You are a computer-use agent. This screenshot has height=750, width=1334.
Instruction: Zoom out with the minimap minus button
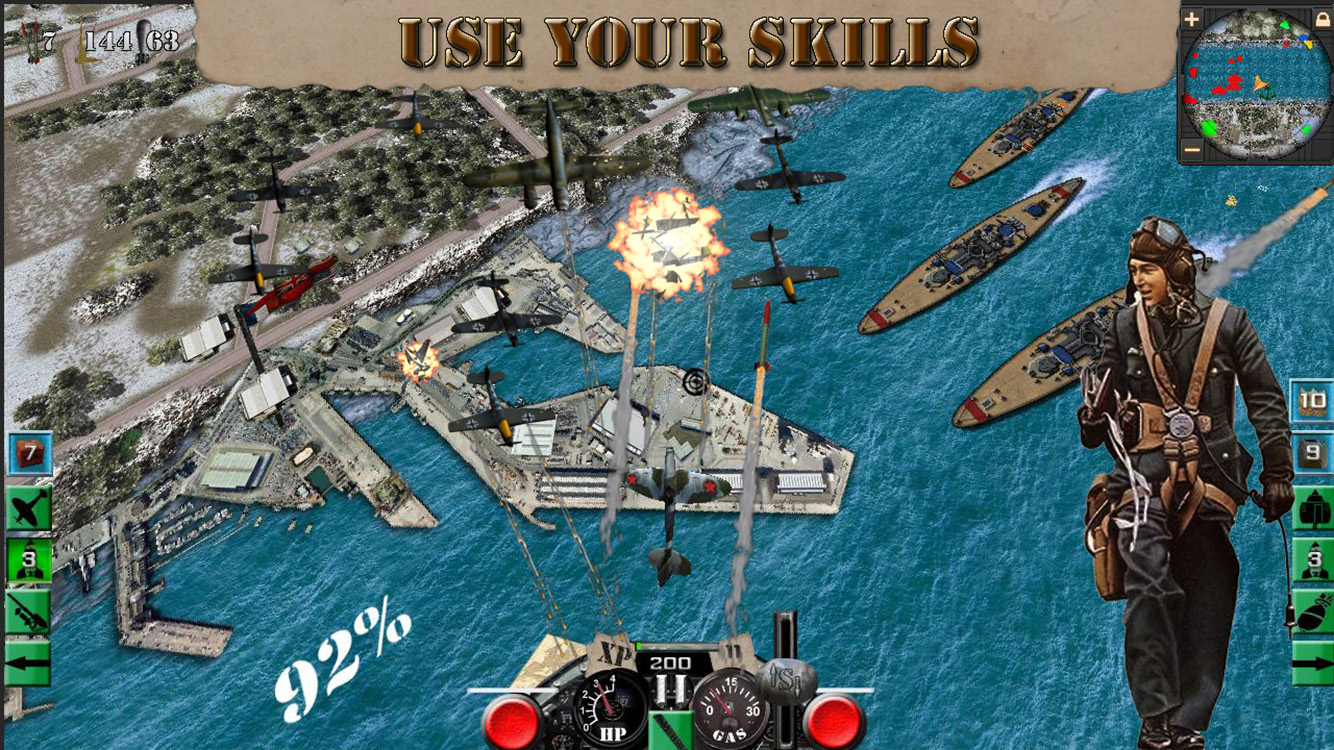click(x=1191, y=150)
